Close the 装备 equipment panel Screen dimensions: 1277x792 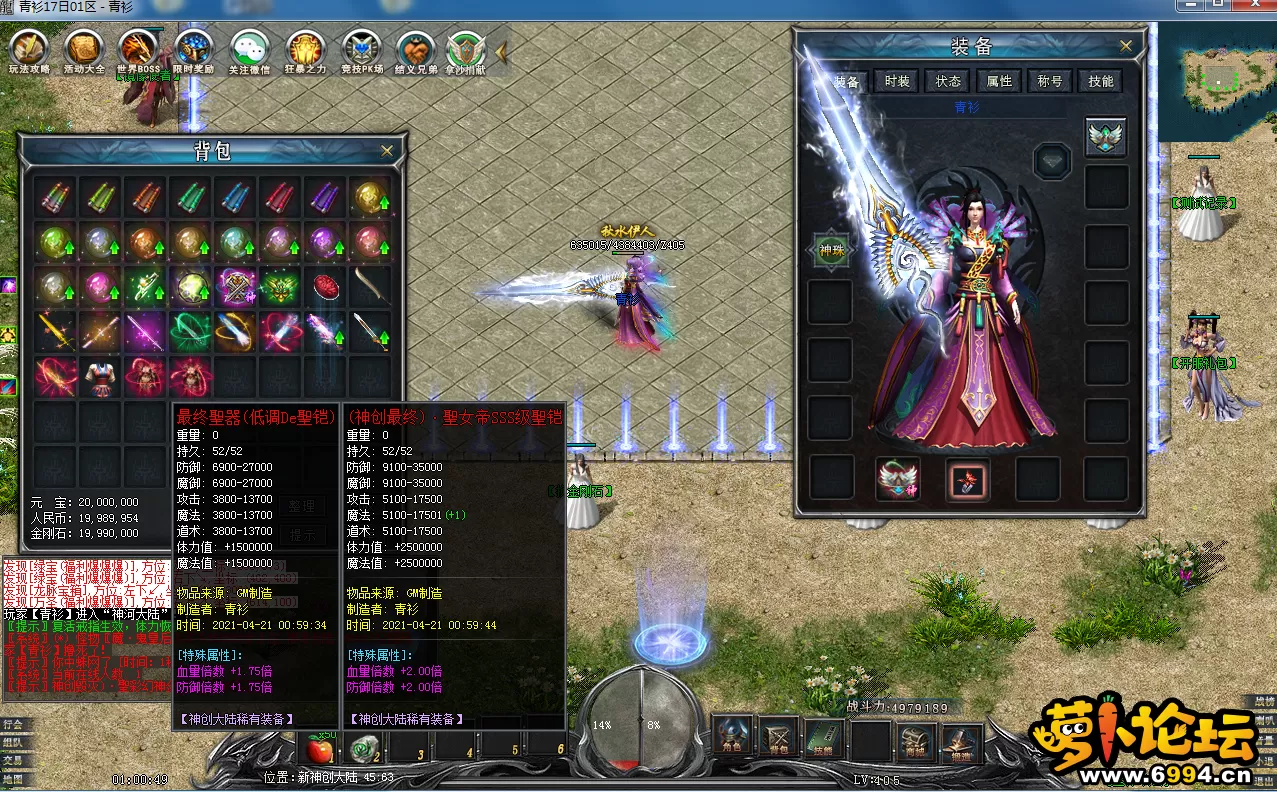point(1126,46)
